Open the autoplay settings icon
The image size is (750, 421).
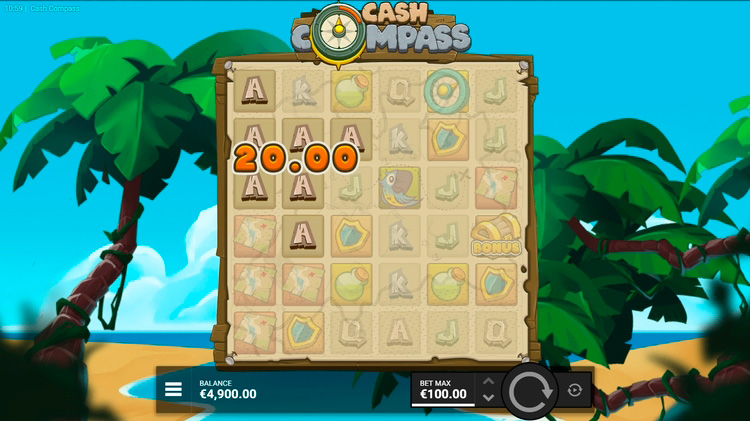(x=575, y=390)
